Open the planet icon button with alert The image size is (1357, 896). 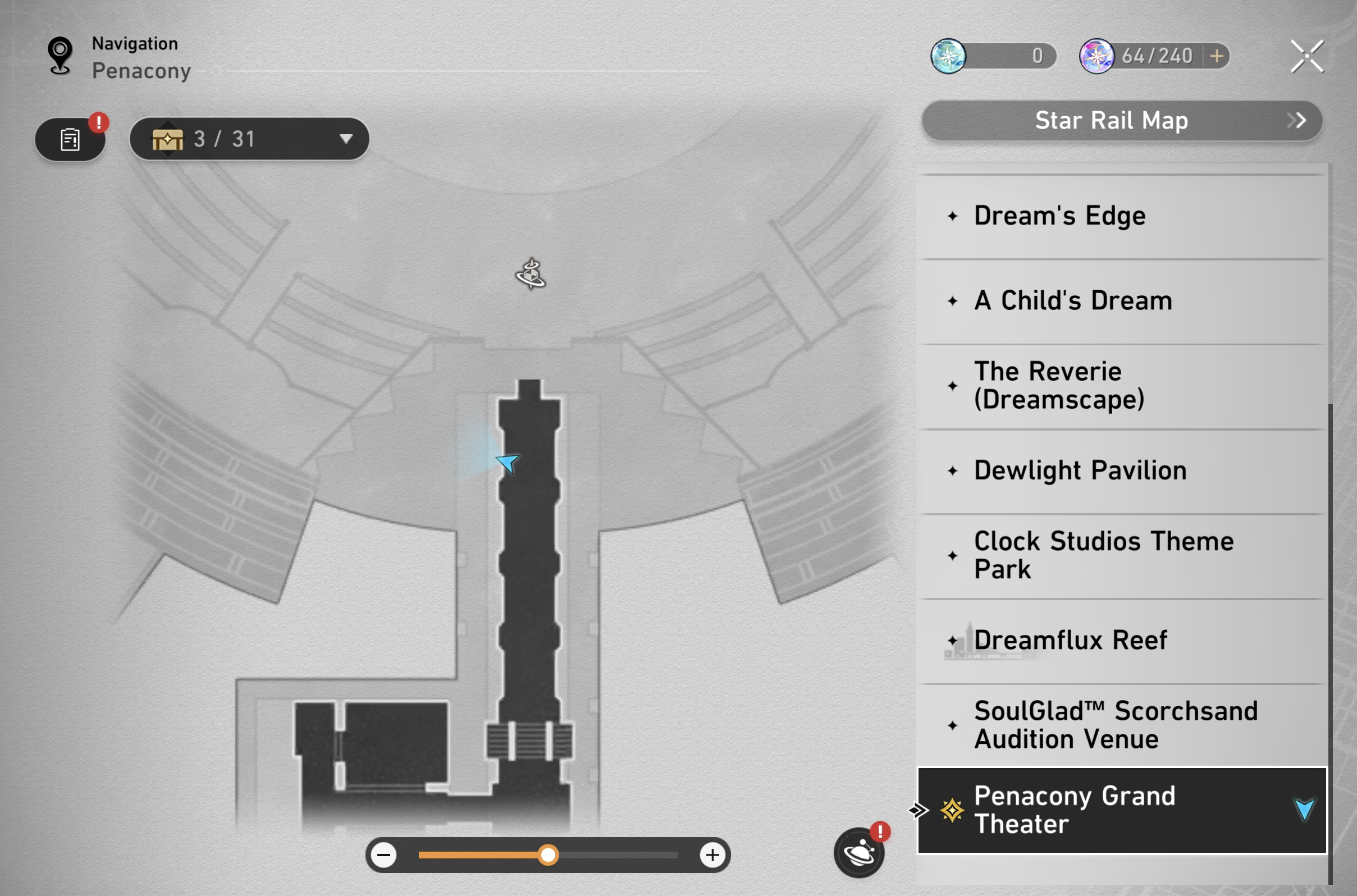(x=859, y=853)
